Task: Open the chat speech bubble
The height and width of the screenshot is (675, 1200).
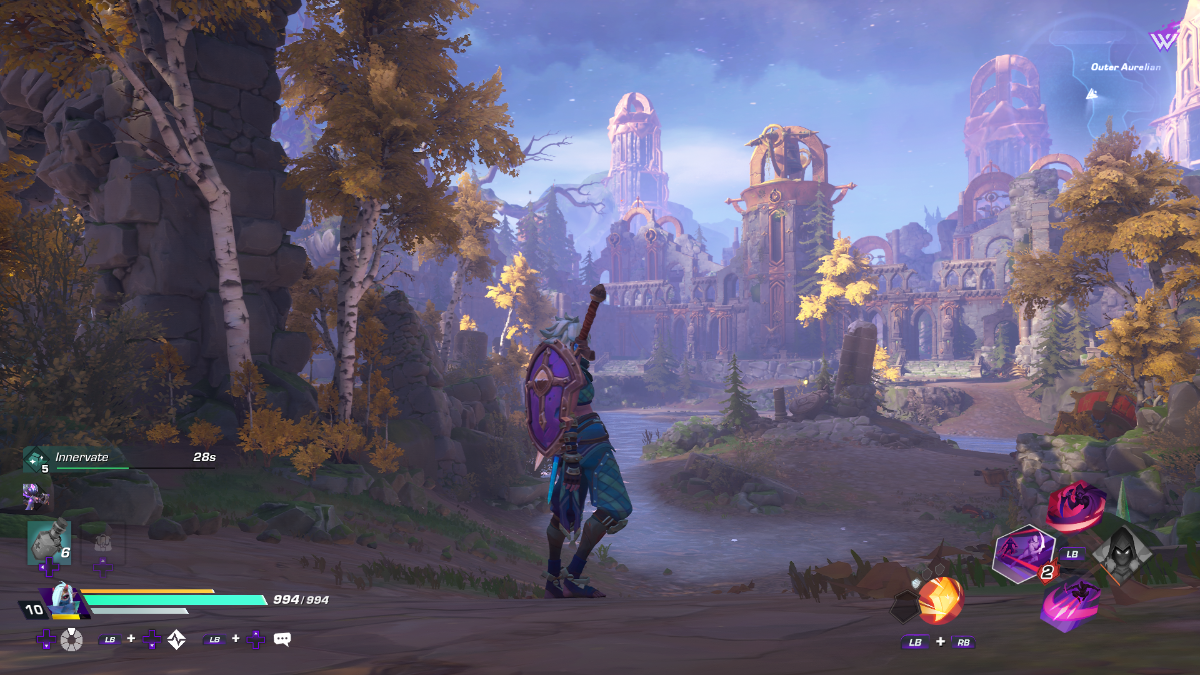Action: 282,639
